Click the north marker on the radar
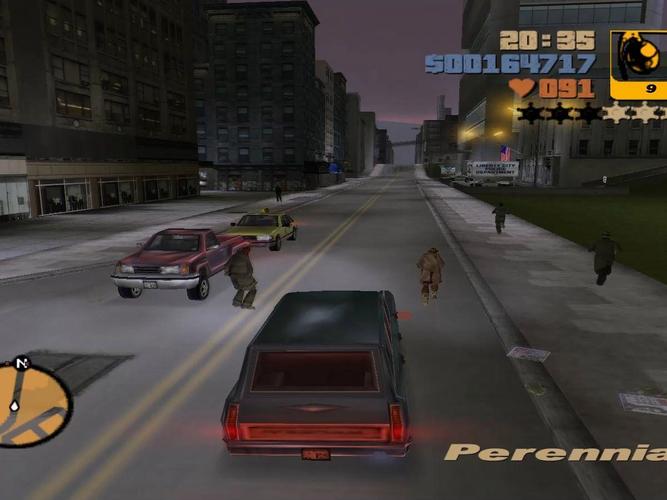The width and height of the screenshot is (667, 500). [x=22, y=362]
